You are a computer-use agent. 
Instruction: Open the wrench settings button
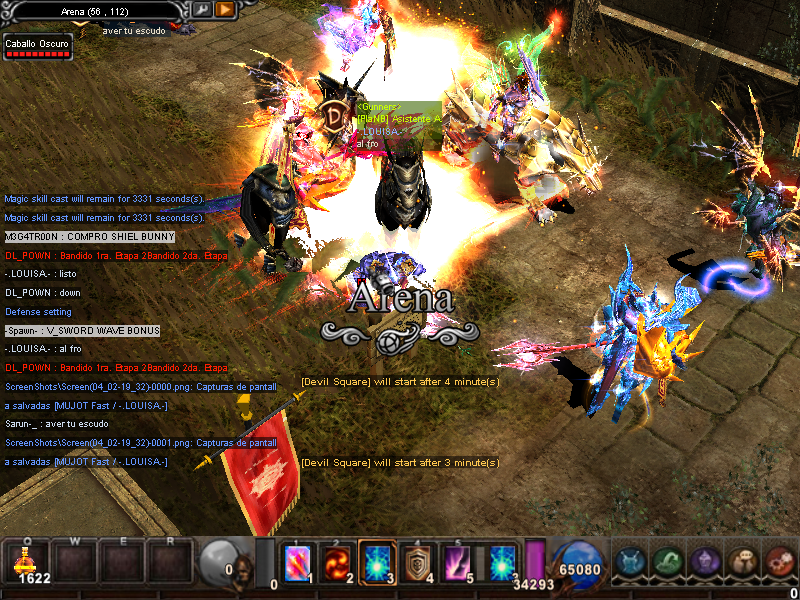point(201,9)
